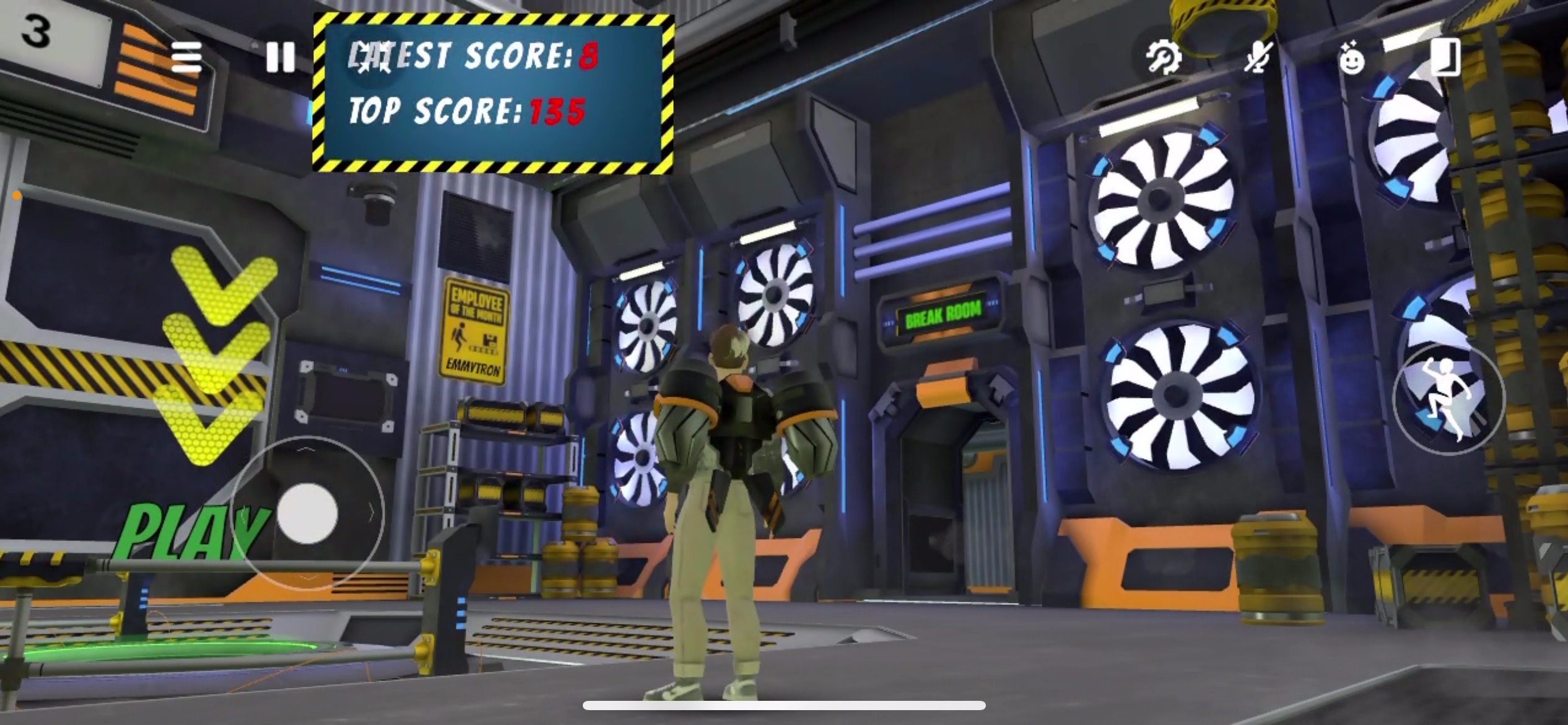Open the hamburger menu
Screen dimensions: 1568x725
pyautogui.click(x=186, y=58)
